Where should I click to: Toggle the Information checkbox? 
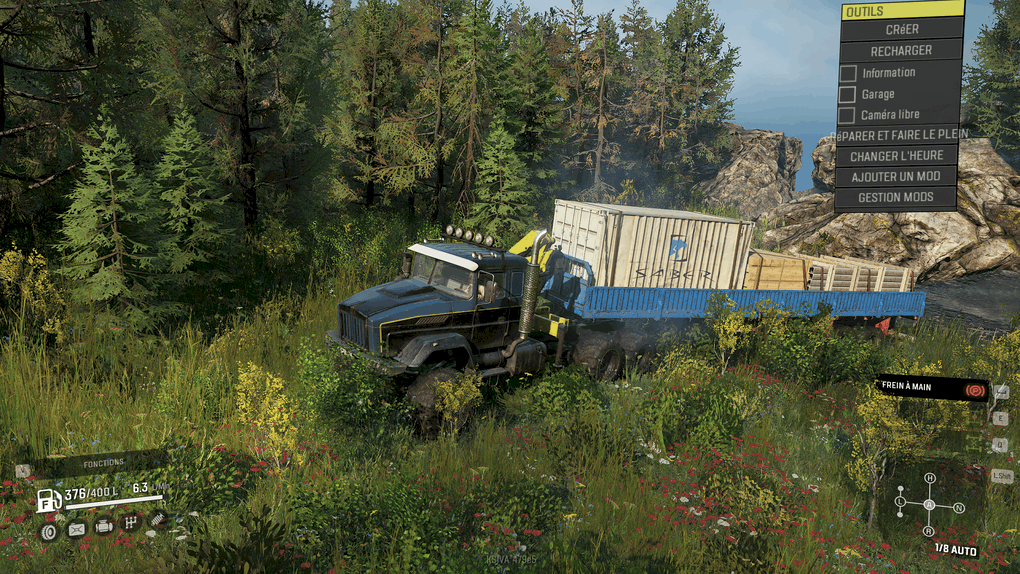(x=847, y=73)
